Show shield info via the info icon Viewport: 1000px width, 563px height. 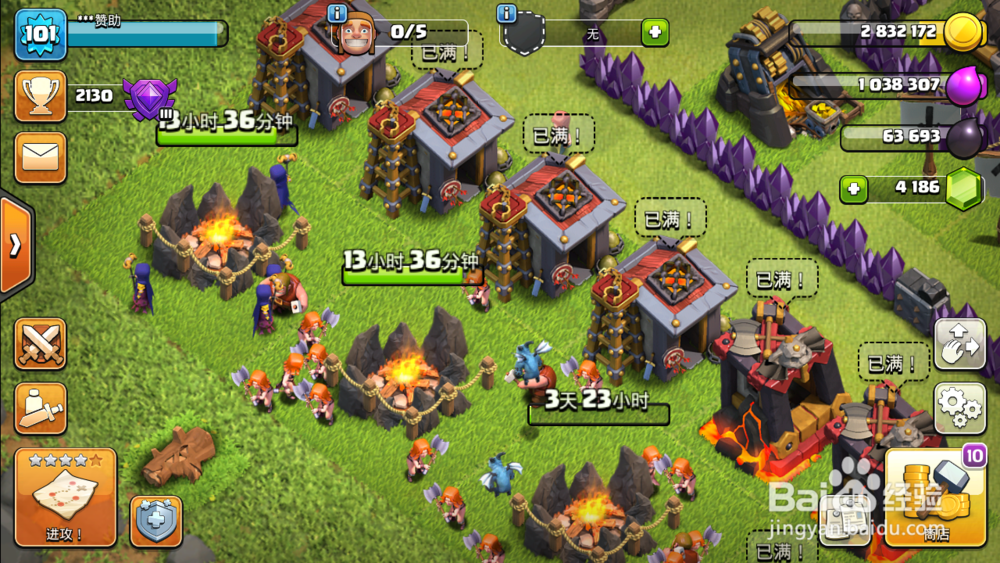tap(507, 13)
